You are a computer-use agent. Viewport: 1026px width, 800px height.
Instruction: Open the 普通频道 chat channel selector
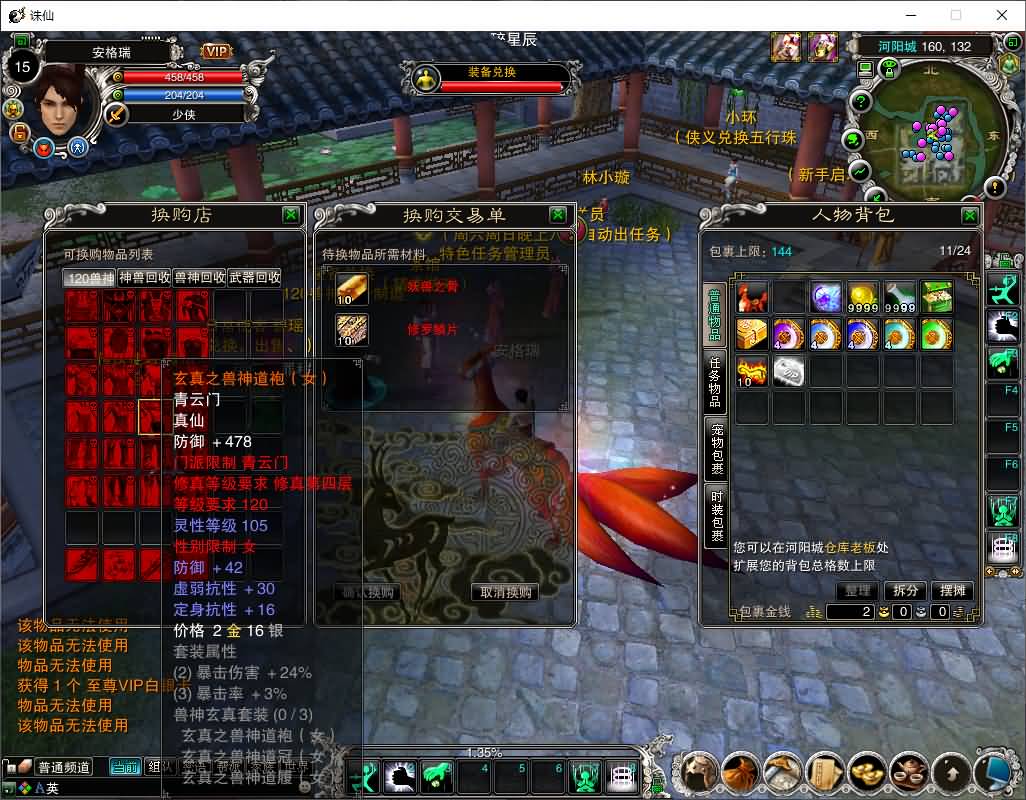[64, 767]
